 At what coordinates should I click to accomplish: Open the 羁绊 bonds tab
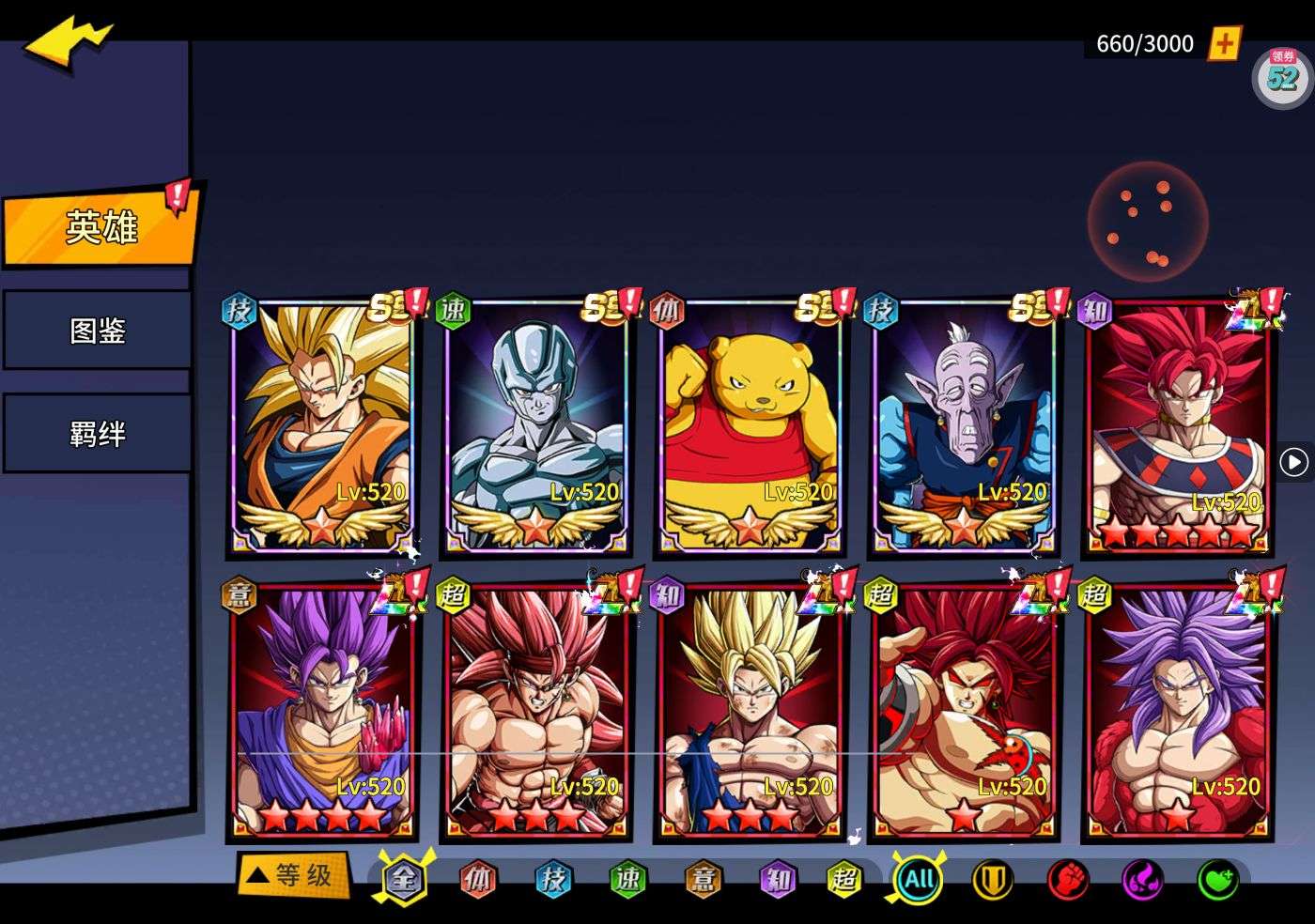98,434
